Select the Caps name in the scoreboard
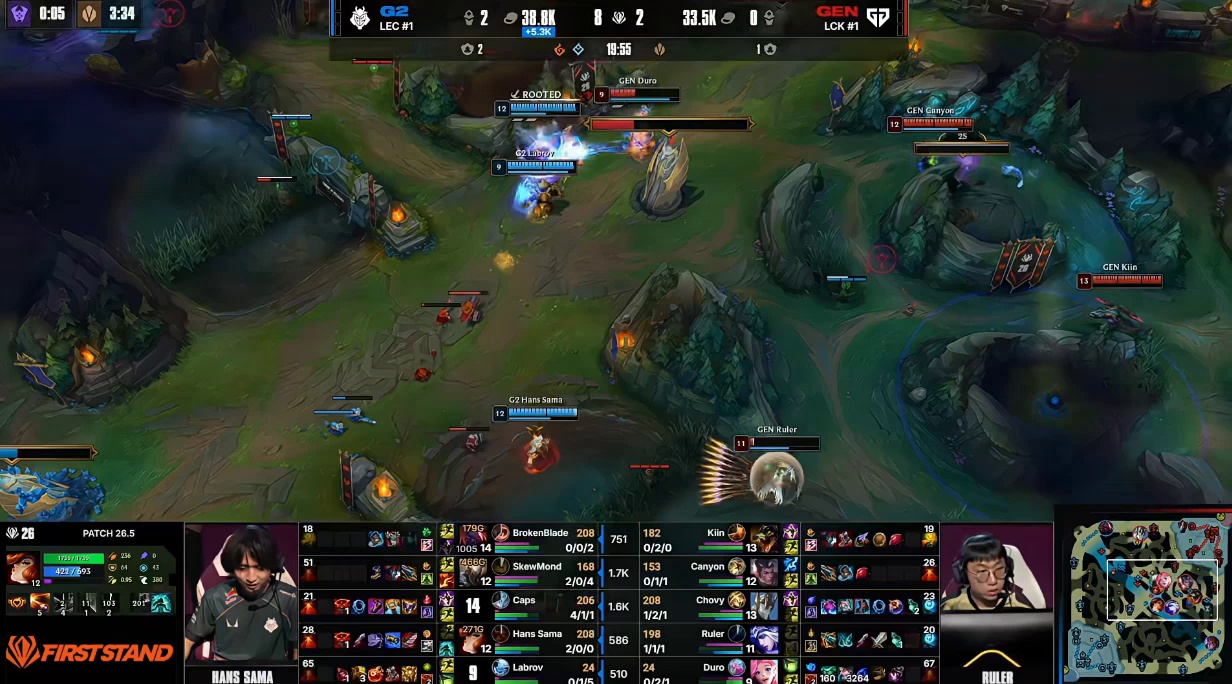This screenshot has height=684, width=1232. point(524,600)
